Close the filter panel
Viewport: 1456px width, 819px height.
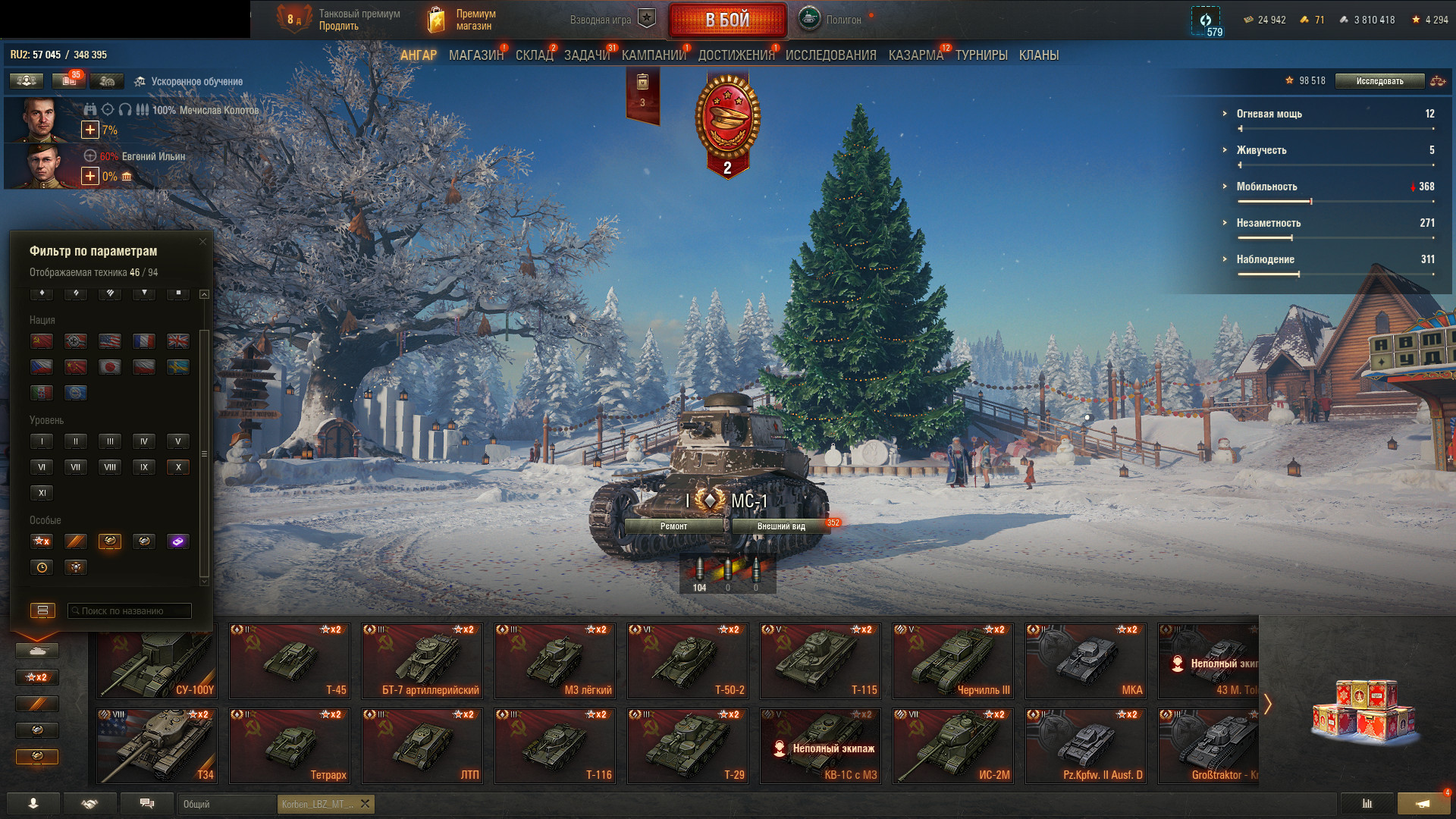click(x=202, y=242)
